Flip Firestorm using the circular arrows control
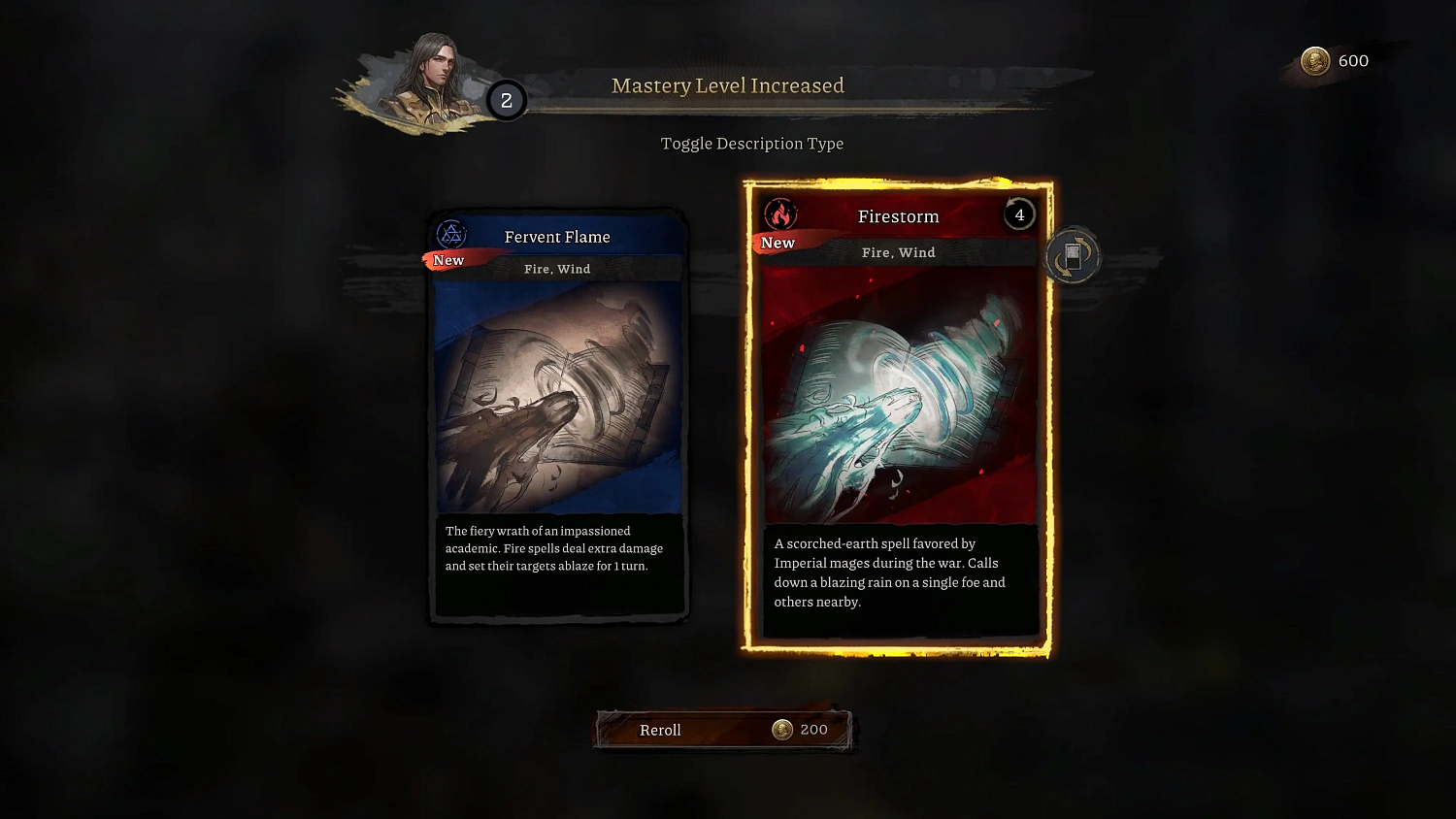This screenshot has width=1456, height=819. 1072,255
